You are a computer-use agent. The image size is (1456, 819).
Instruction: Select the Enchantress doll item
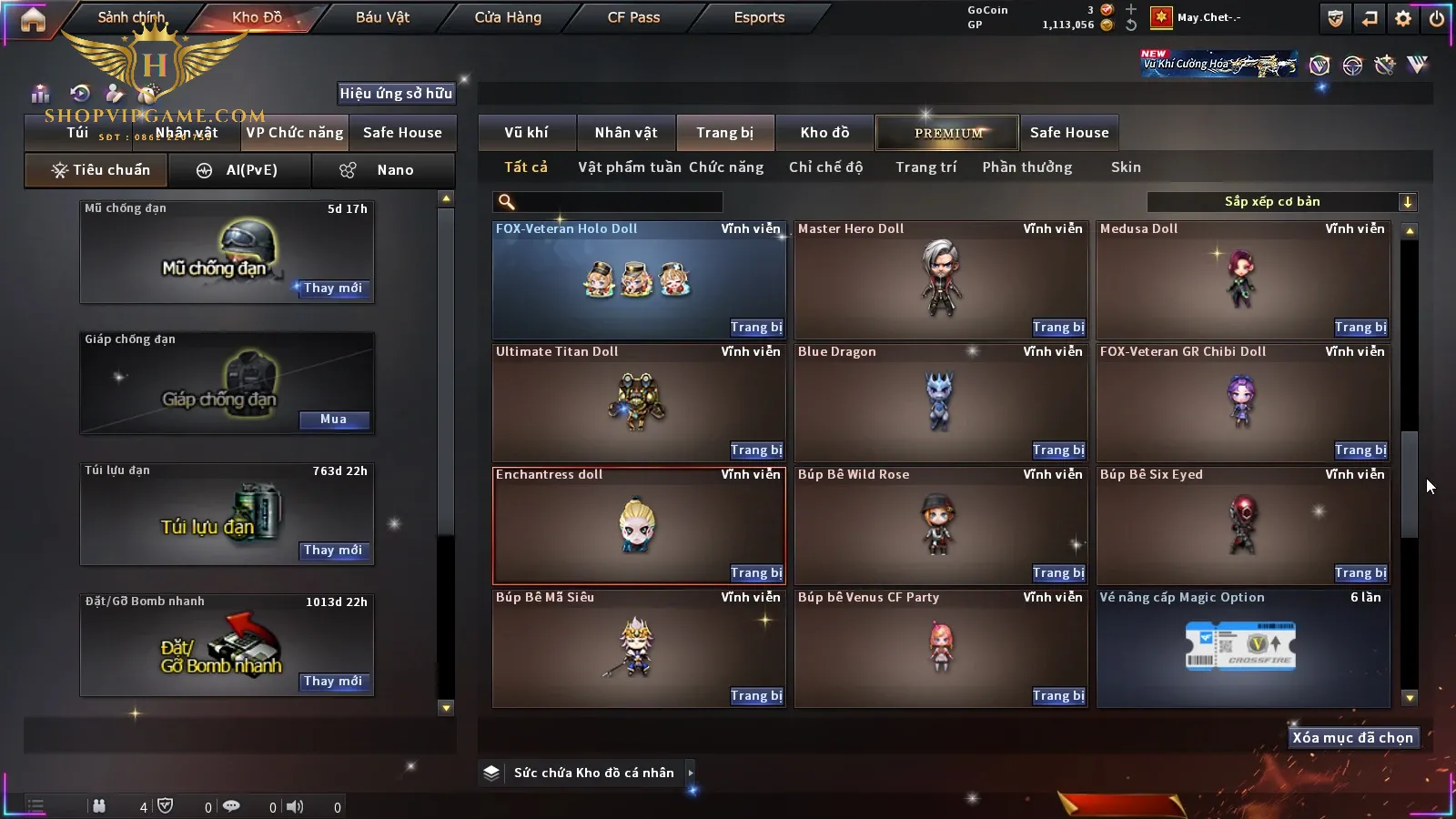pos(637,526)
